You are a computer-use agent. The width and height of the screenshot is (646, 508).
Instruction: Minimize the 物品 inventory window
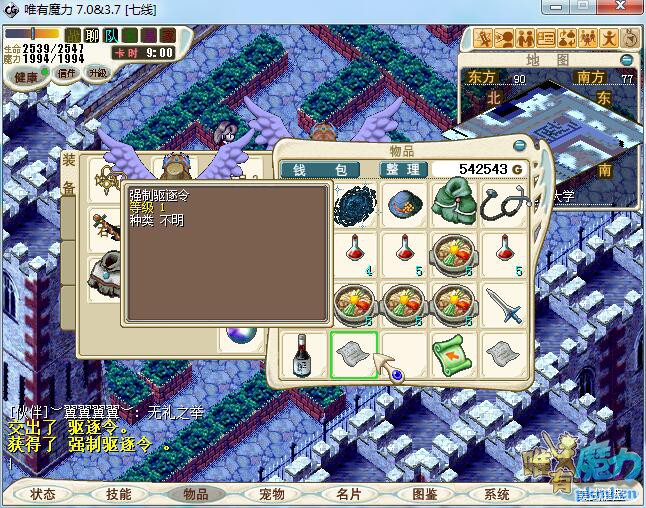(x=519, y=151)
